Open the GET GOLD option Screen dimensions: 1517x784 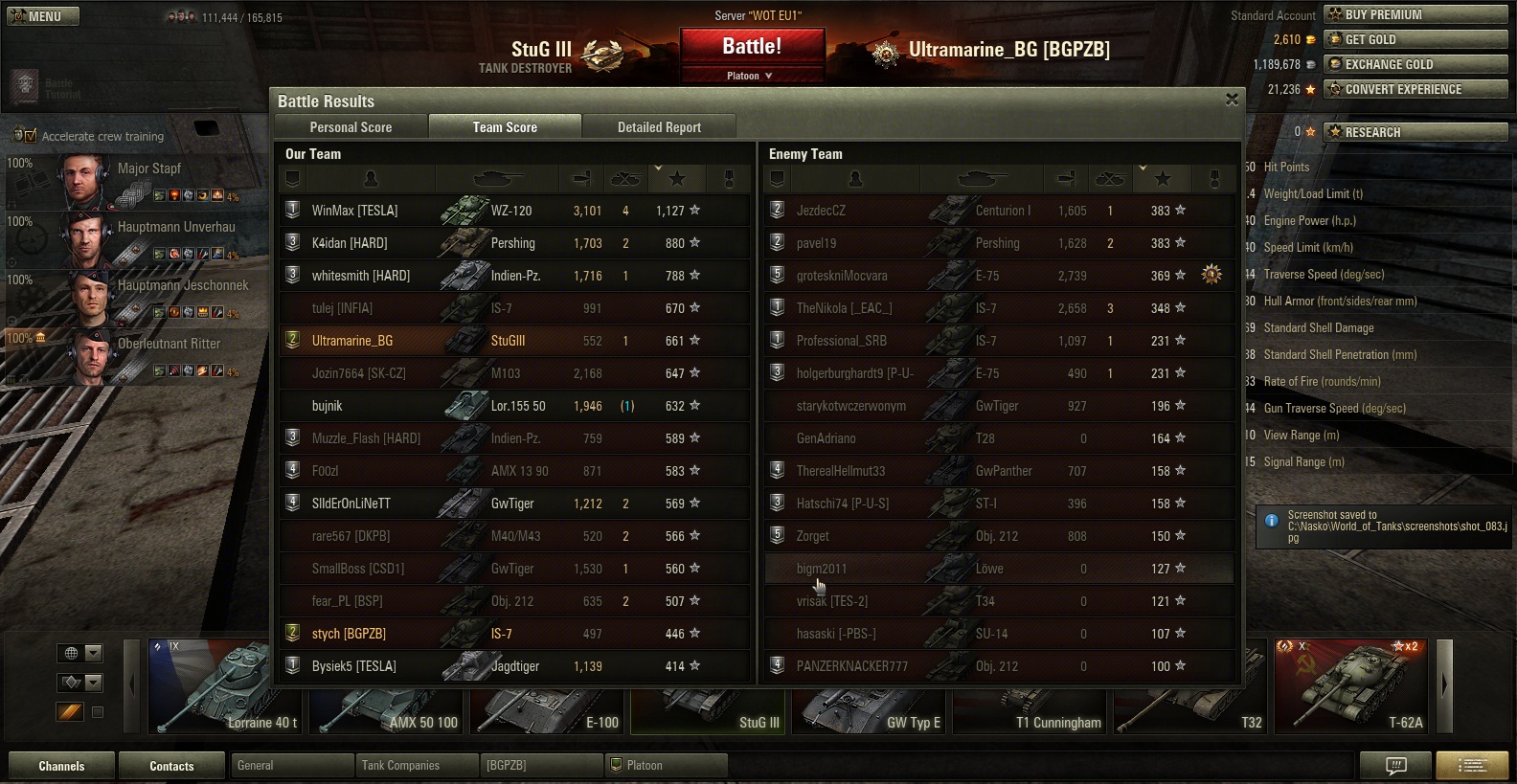pos(1415,39)
